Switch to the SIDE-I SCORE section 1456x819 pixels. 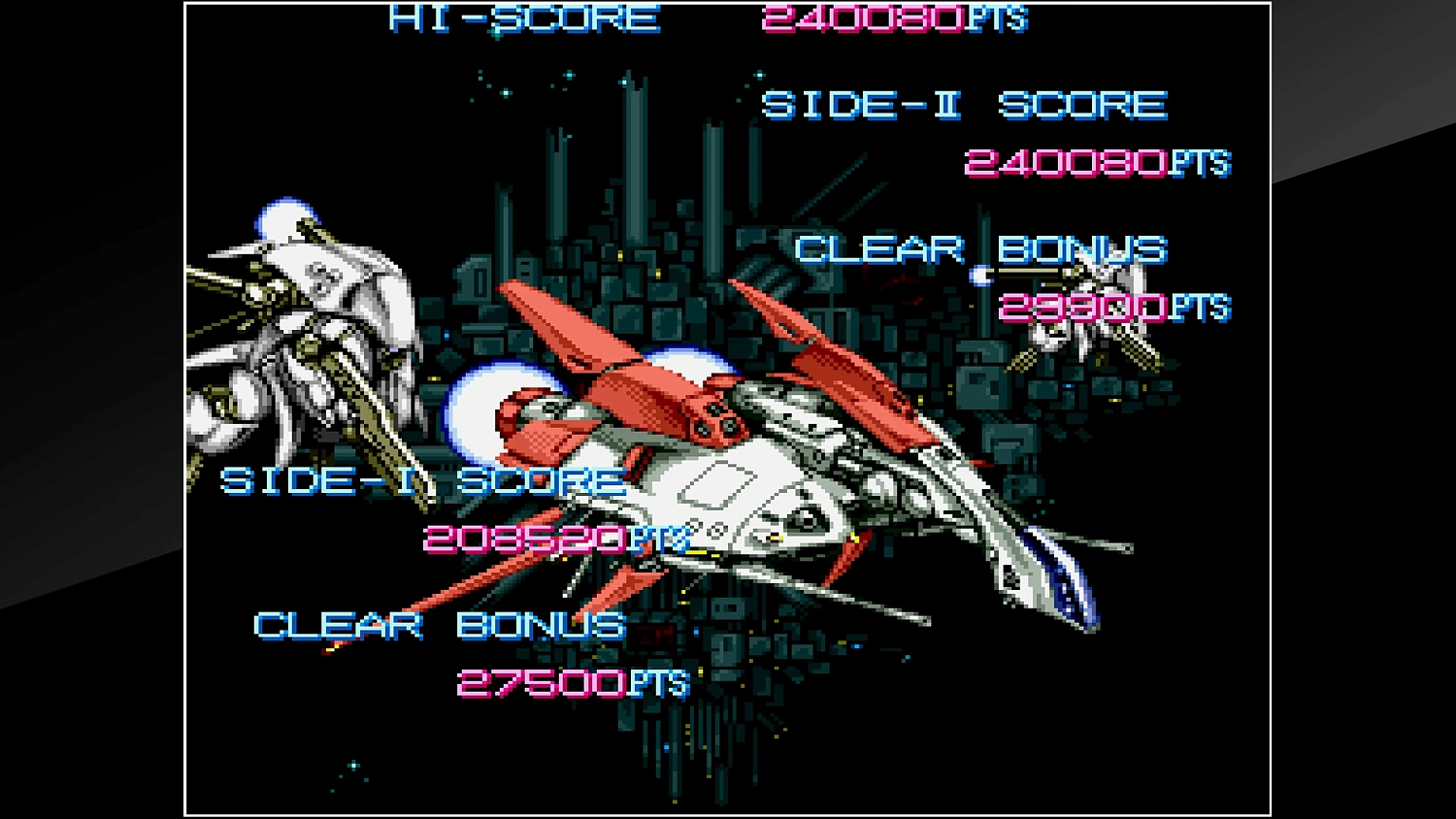[x=422, y=480]
